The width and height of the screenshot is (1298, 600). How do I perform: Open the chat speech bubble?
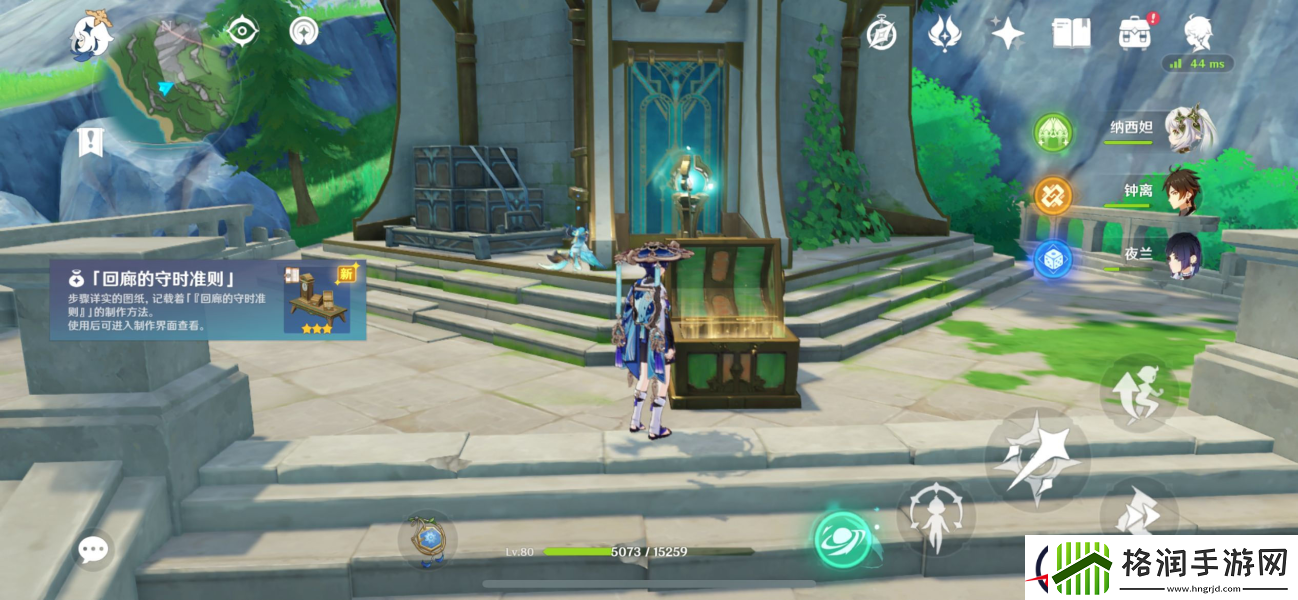pyautogui.click(x=94, y=548)
